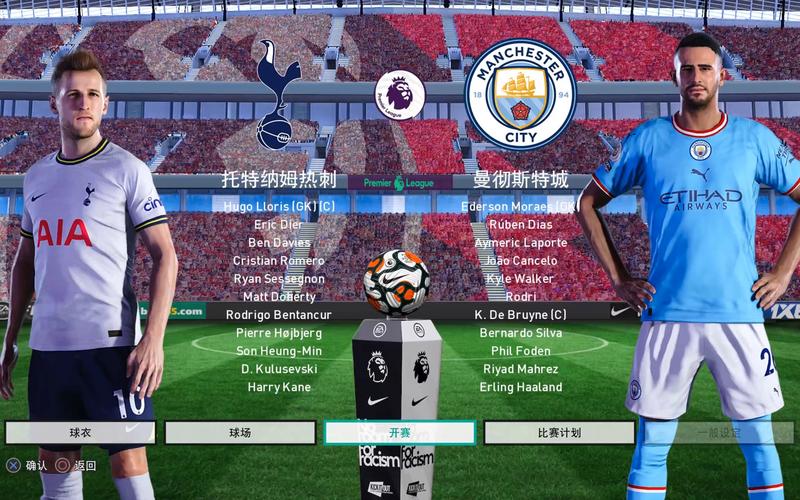Start the match with 开赛
Viewport: 800px width, 500px height.
(x=399, y=433)
